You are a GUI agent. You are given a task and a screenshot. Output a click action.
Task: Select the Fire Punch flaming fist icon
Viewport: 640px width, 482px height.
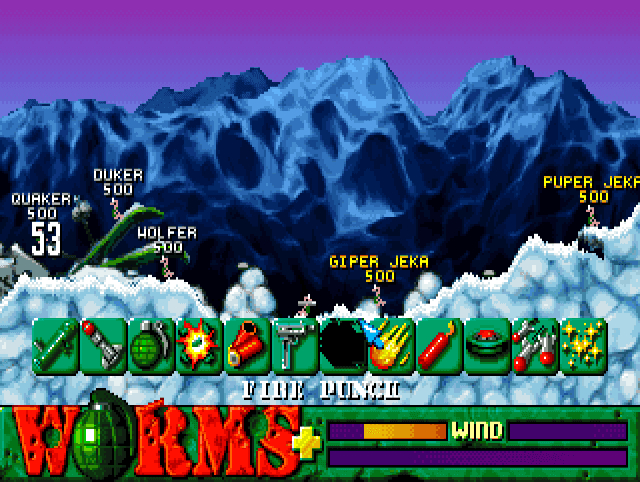[x=388, y=343]
